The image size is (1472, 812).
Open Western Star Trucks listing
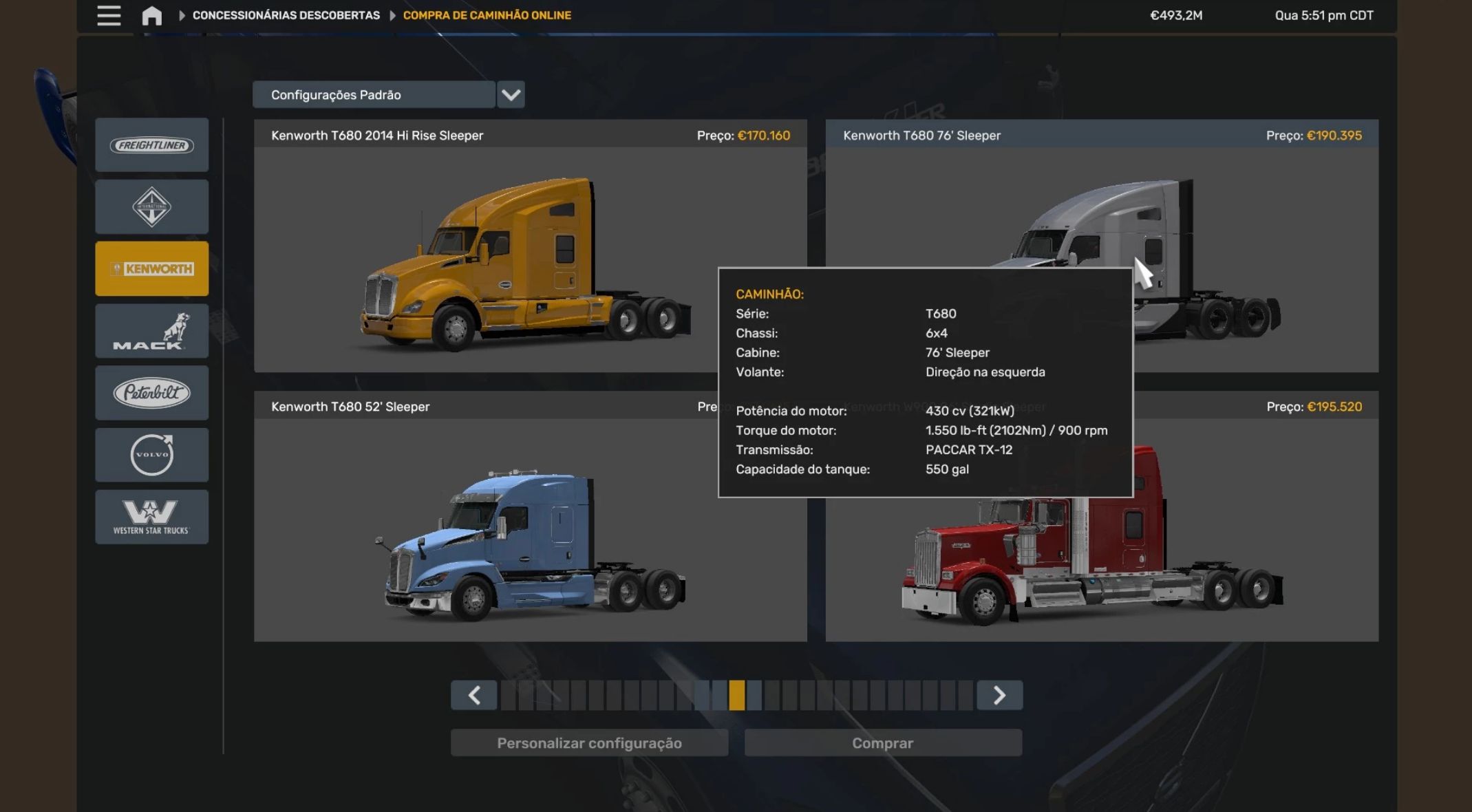151,517
